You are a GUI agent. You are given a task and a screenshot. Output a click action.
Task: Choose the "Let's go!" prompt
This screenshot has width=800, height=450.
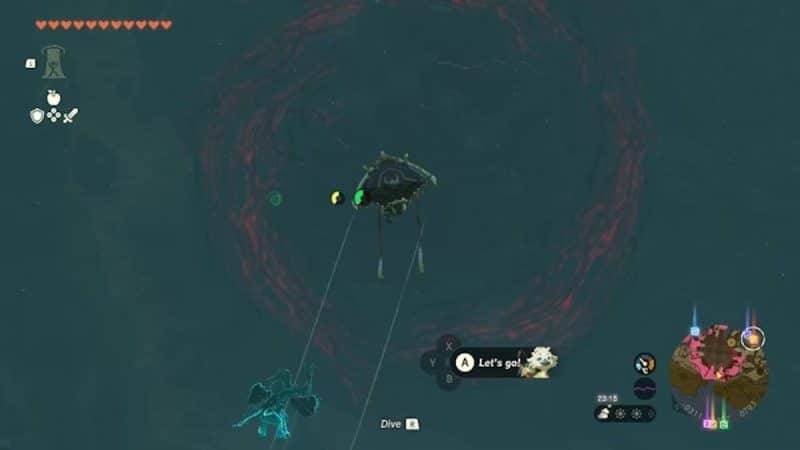tap(490, 362)
